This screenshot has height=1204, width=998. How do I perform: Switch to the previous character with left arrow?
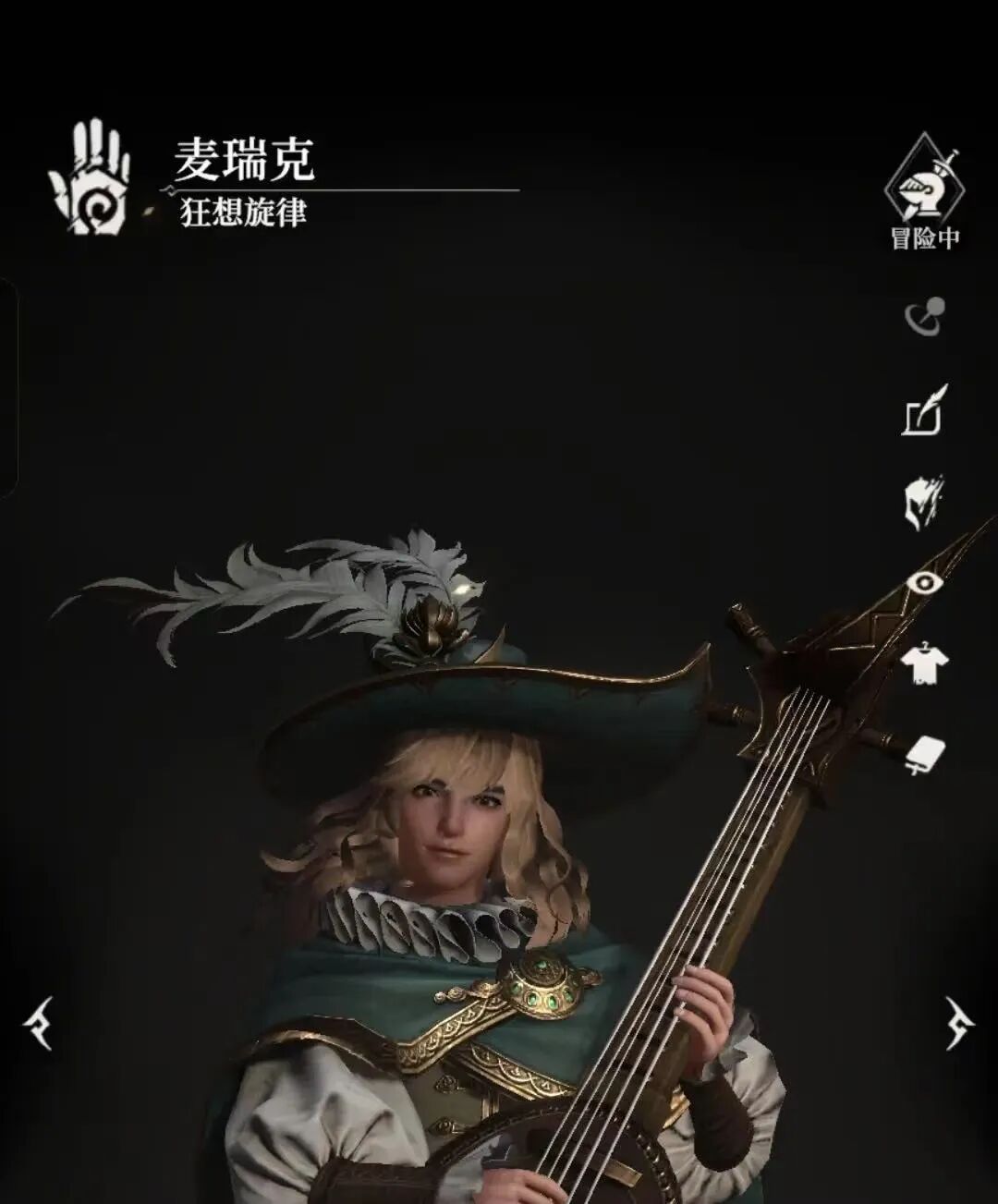[x=40, y=1023]
